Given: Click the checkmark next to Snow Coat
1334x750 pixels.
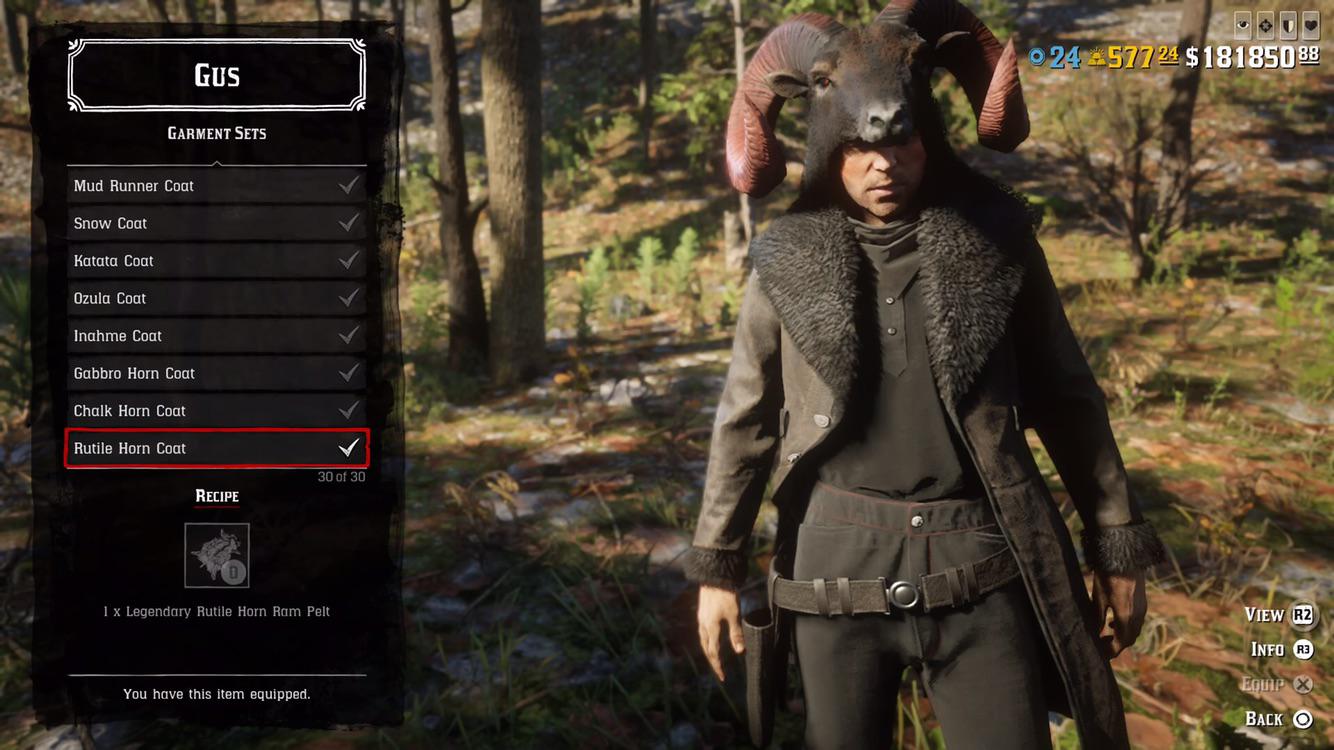Looking at the screenshot, I should tap(348, 222).
